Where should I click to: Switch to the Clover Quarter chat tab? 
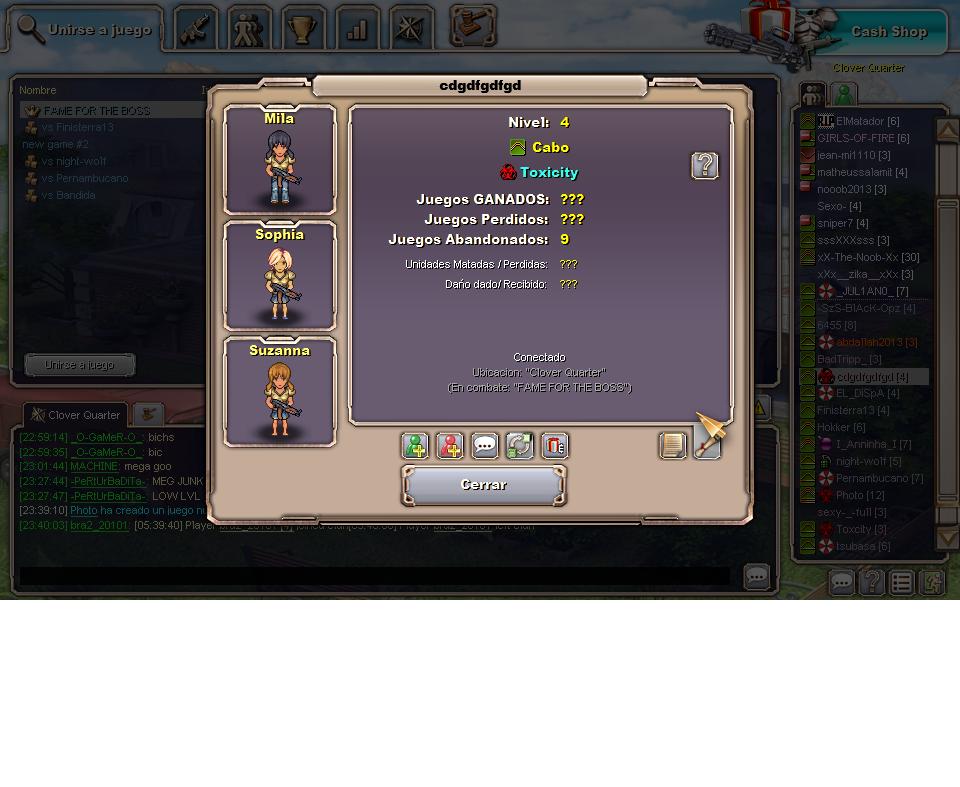[x=76, y=415]
